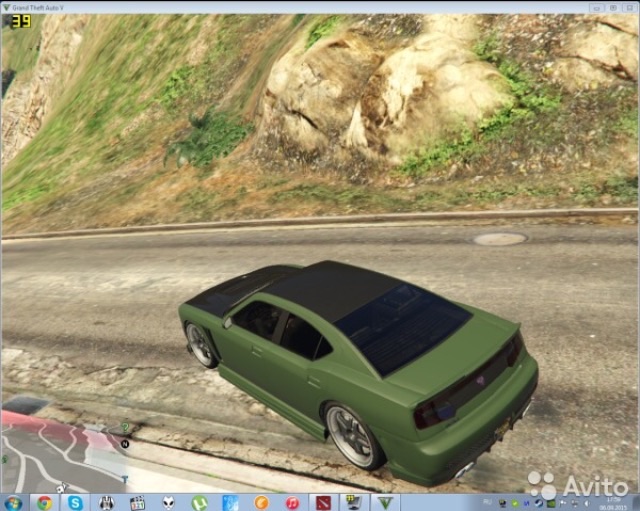Open Google Chrome from the taskbar
This screenshot has width=640, height=511.
click(45, 502)
